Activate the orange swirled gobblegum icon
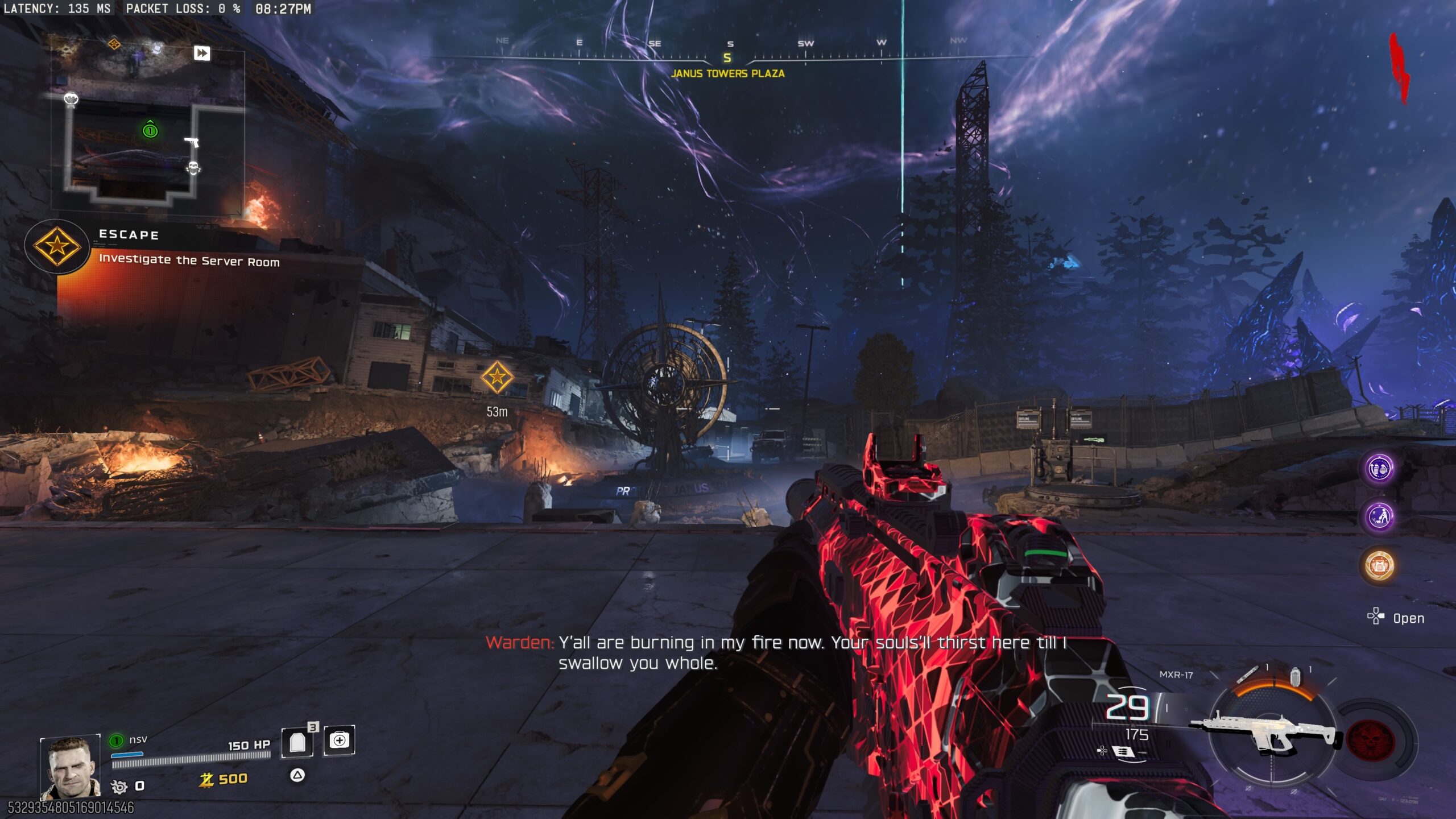1456x819 pixels. [x=1379, y=565]
